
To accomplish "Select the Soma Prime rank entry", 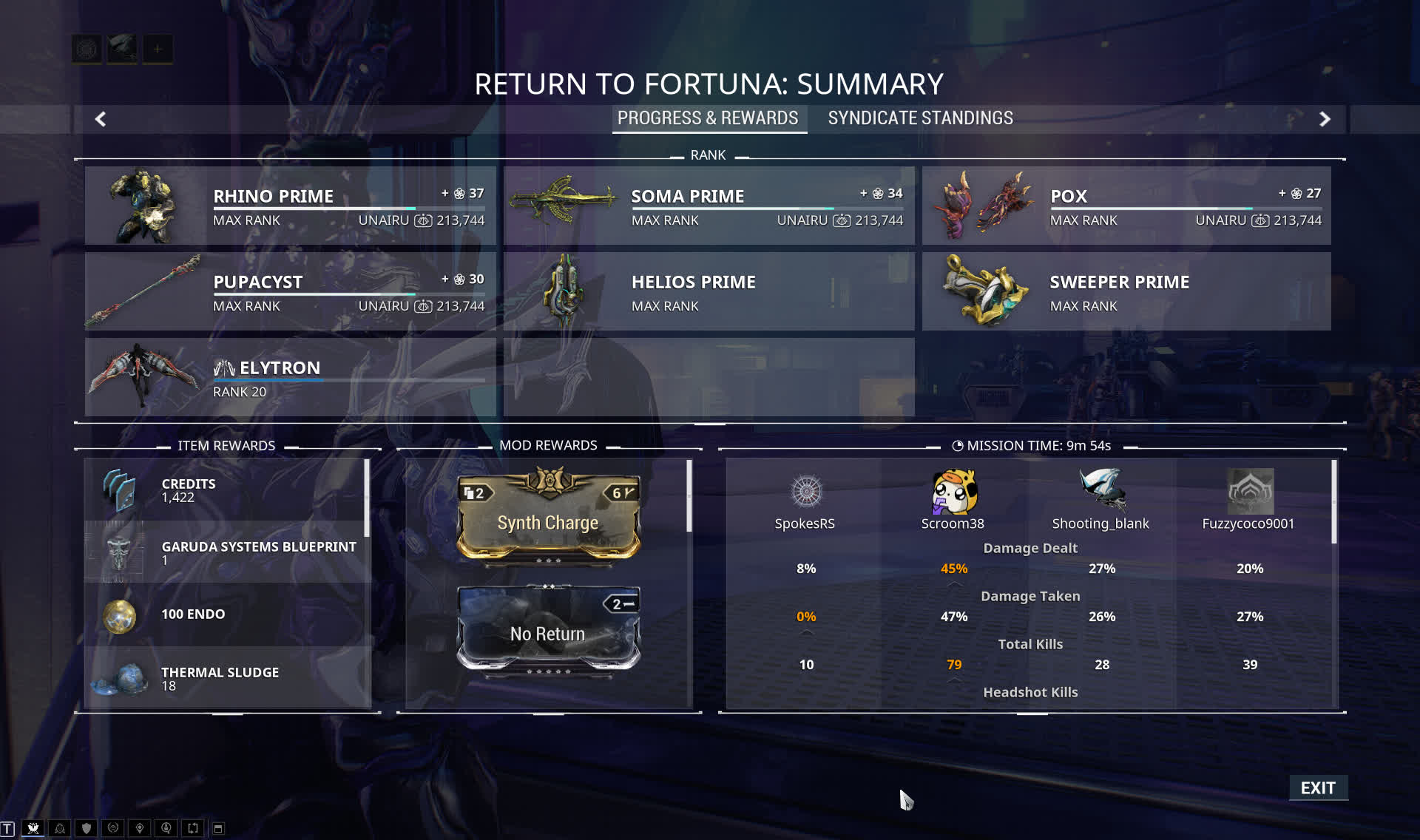I will tap(709, 206).
